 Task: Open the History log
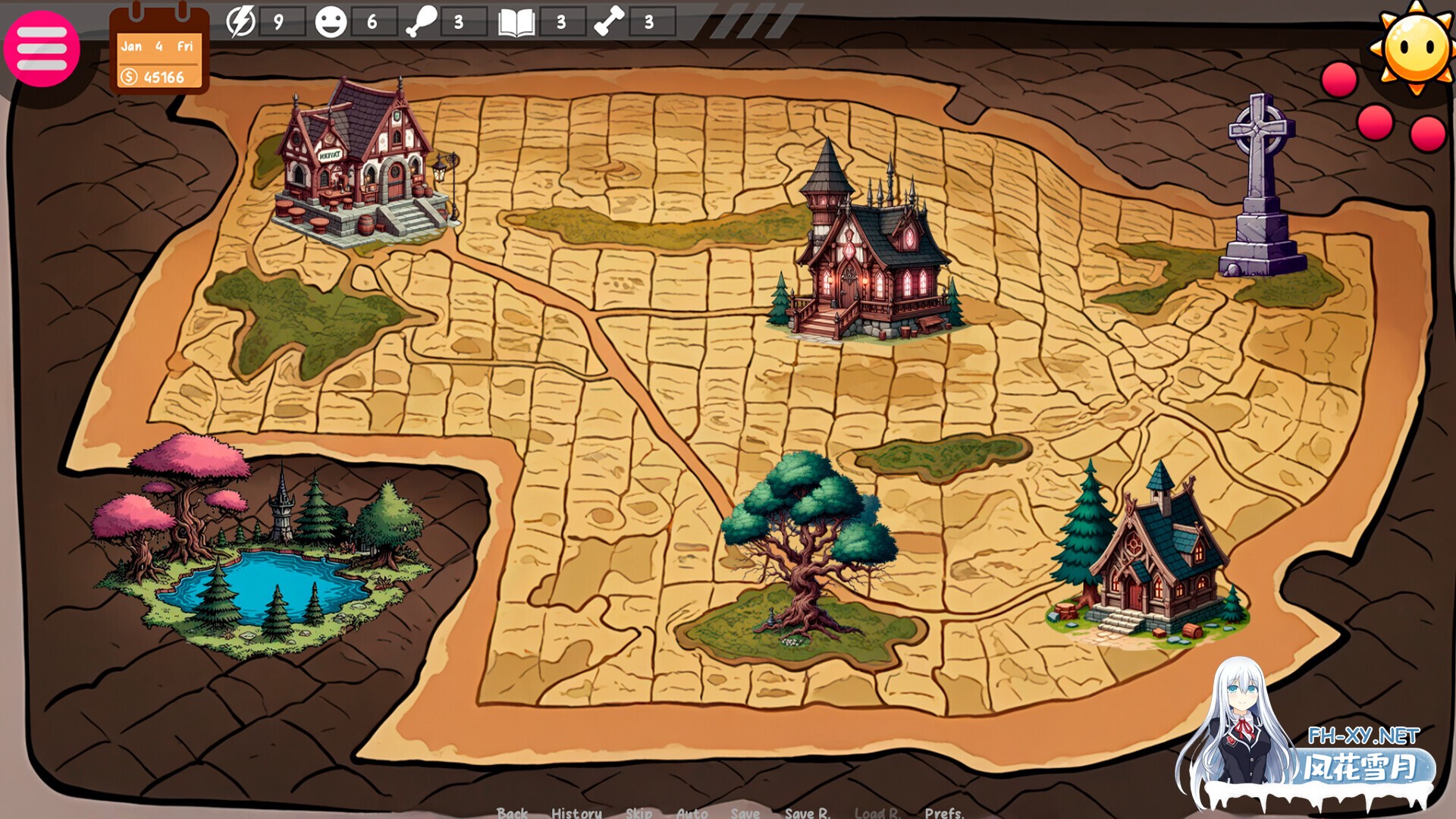(576, 813)
